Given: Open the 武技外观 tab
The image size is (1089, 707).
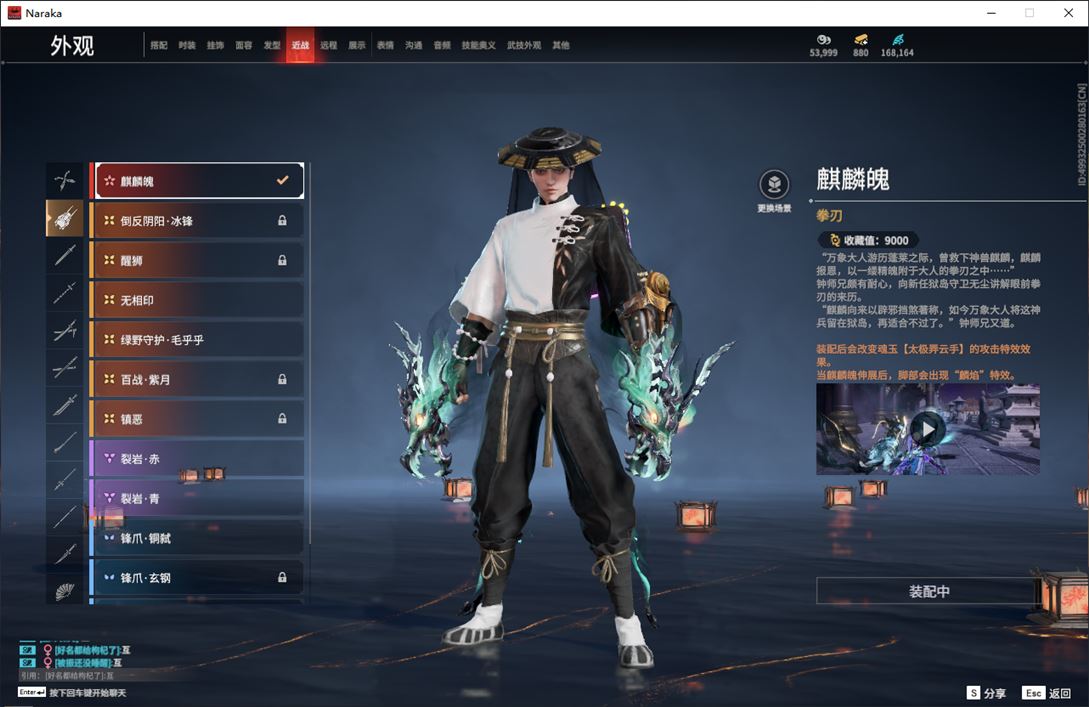Looking at the screenshot, I should [523, 46].
